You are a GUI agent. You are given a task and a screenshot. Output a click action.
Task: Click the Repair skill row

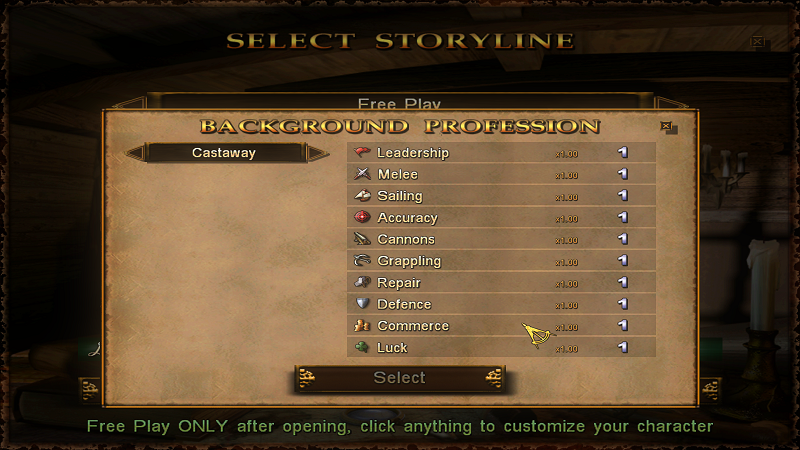click(x=500, y=283)
